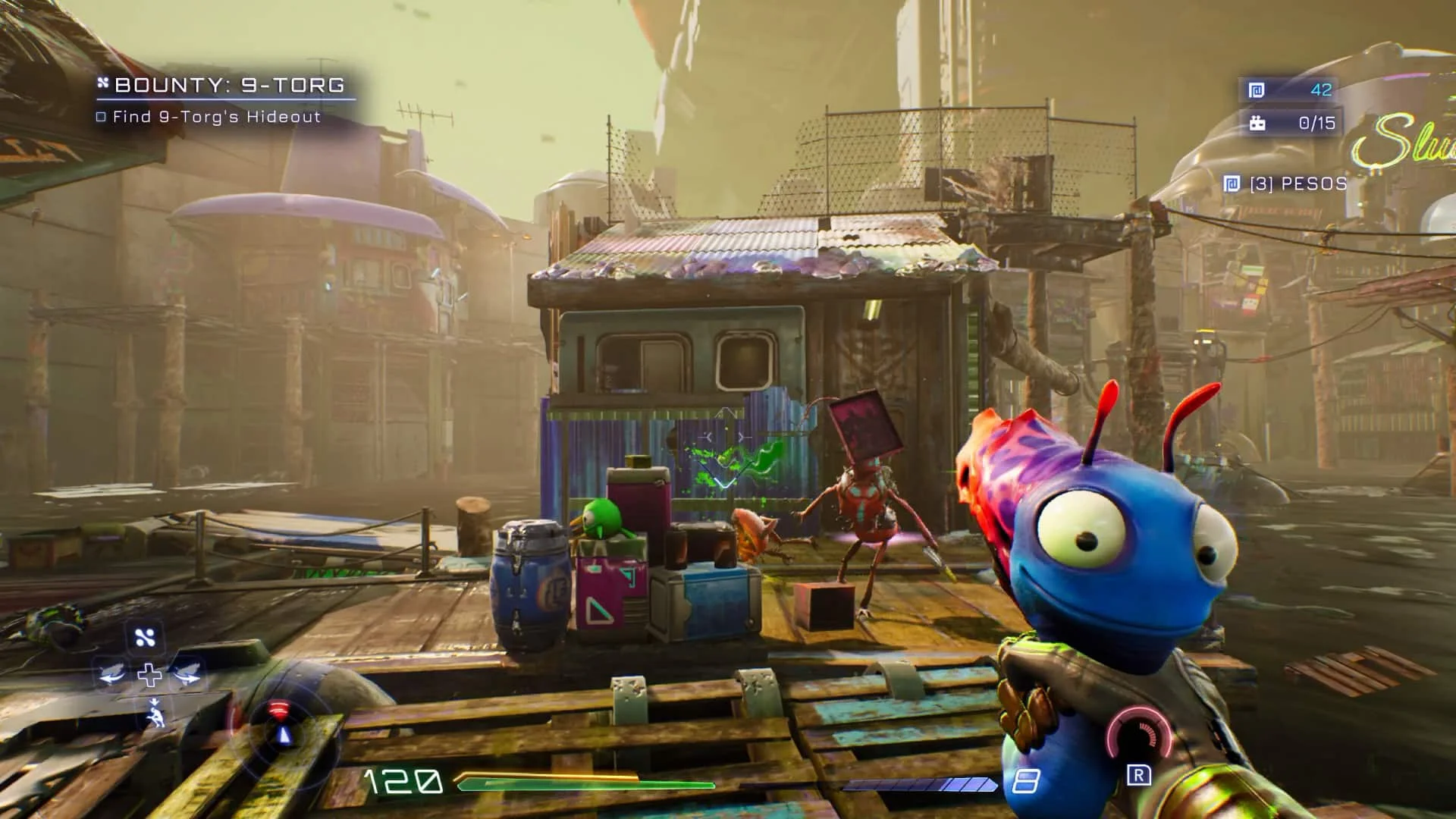Activate the crouch icon below the d-pad
This screenshot has width=1456, height=819.
click(155, 714)
